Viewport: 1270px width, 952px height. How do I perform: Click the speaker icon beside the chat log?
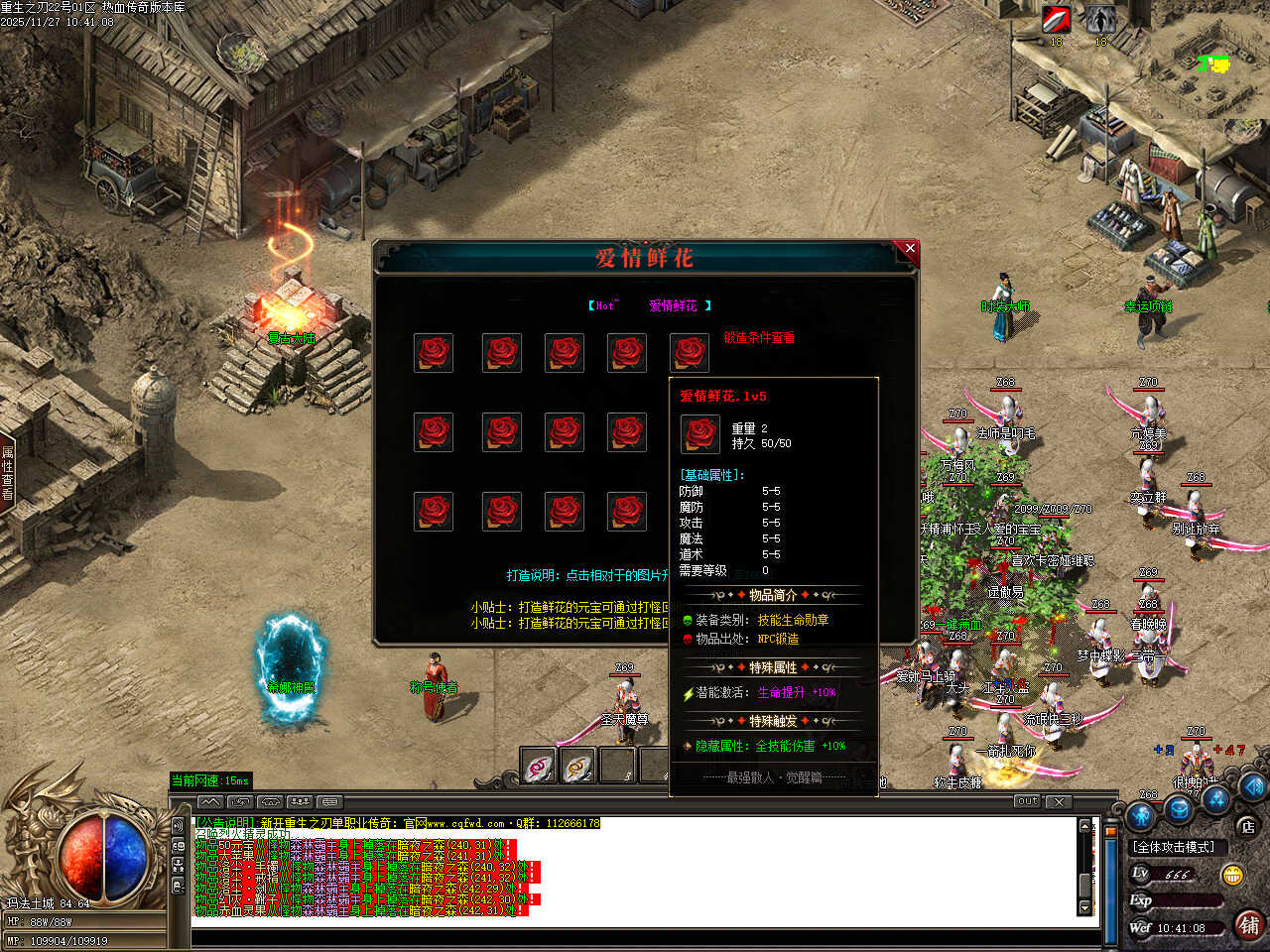pyautogui.click(x=179, y=825)
